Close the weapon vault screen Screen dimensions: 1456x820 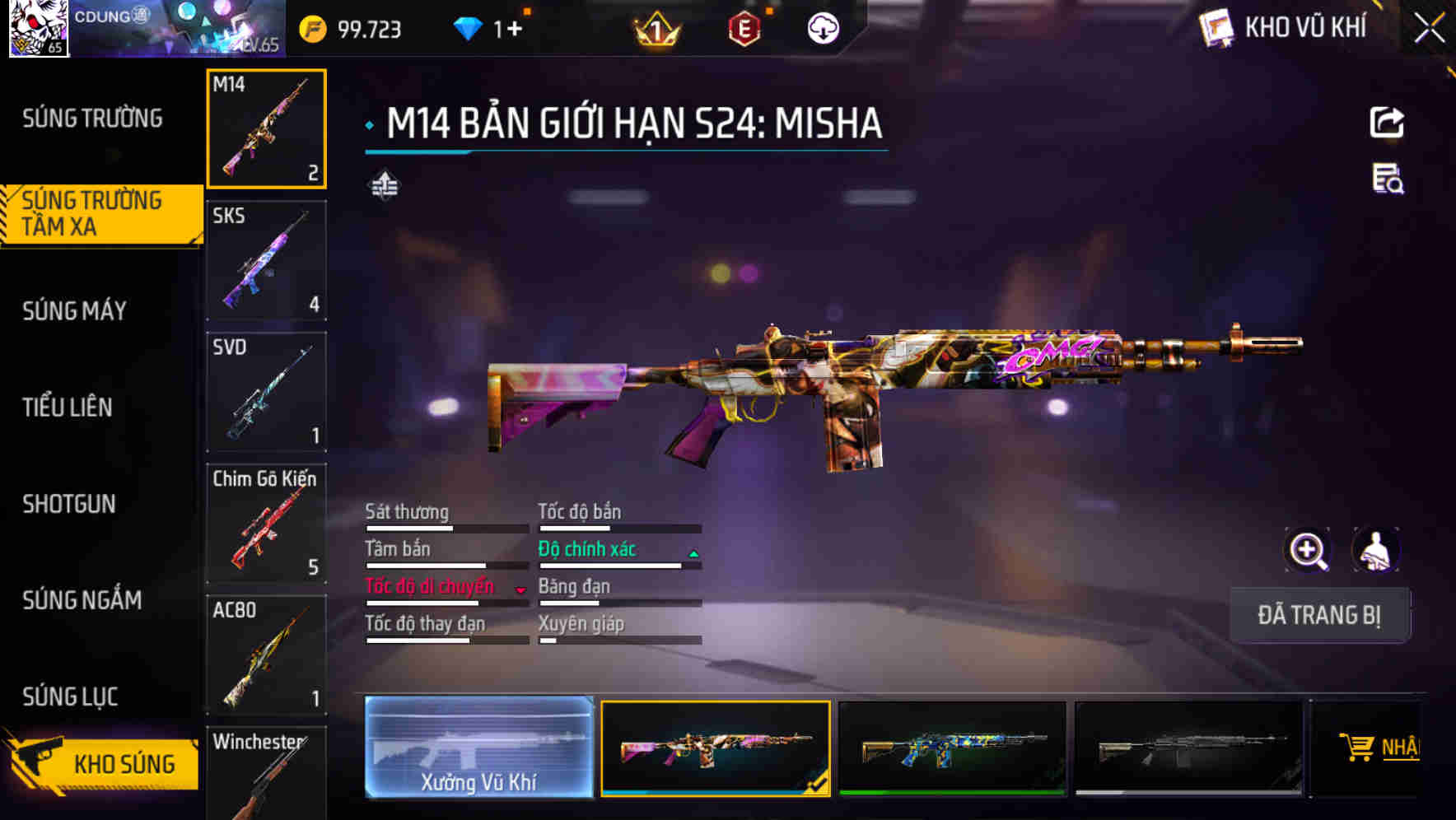click(x=1429, y=28)
